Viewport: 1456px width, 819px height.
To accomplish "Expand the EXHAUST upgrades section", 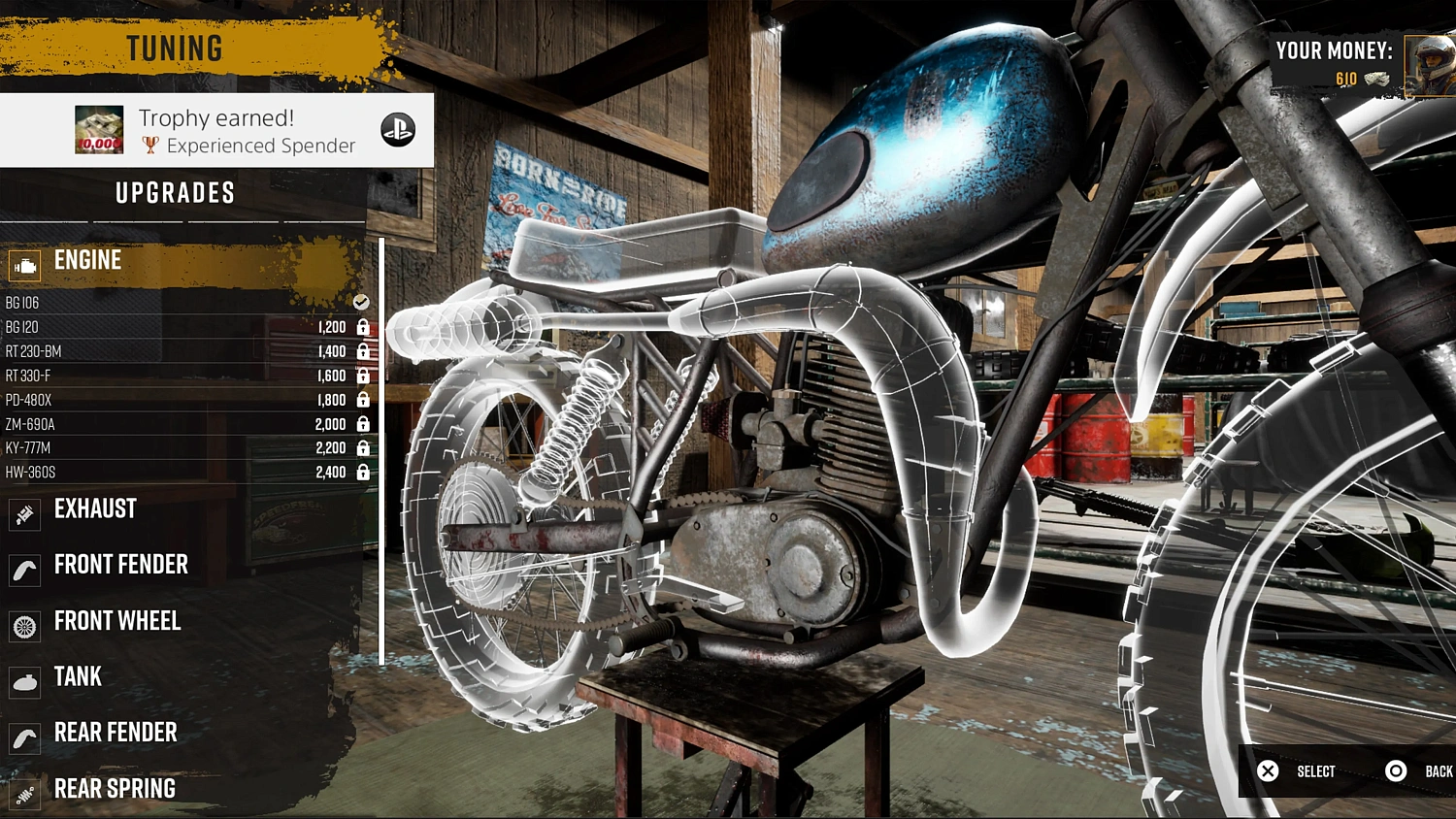I will pyautogui.click(x=96, y=508).
